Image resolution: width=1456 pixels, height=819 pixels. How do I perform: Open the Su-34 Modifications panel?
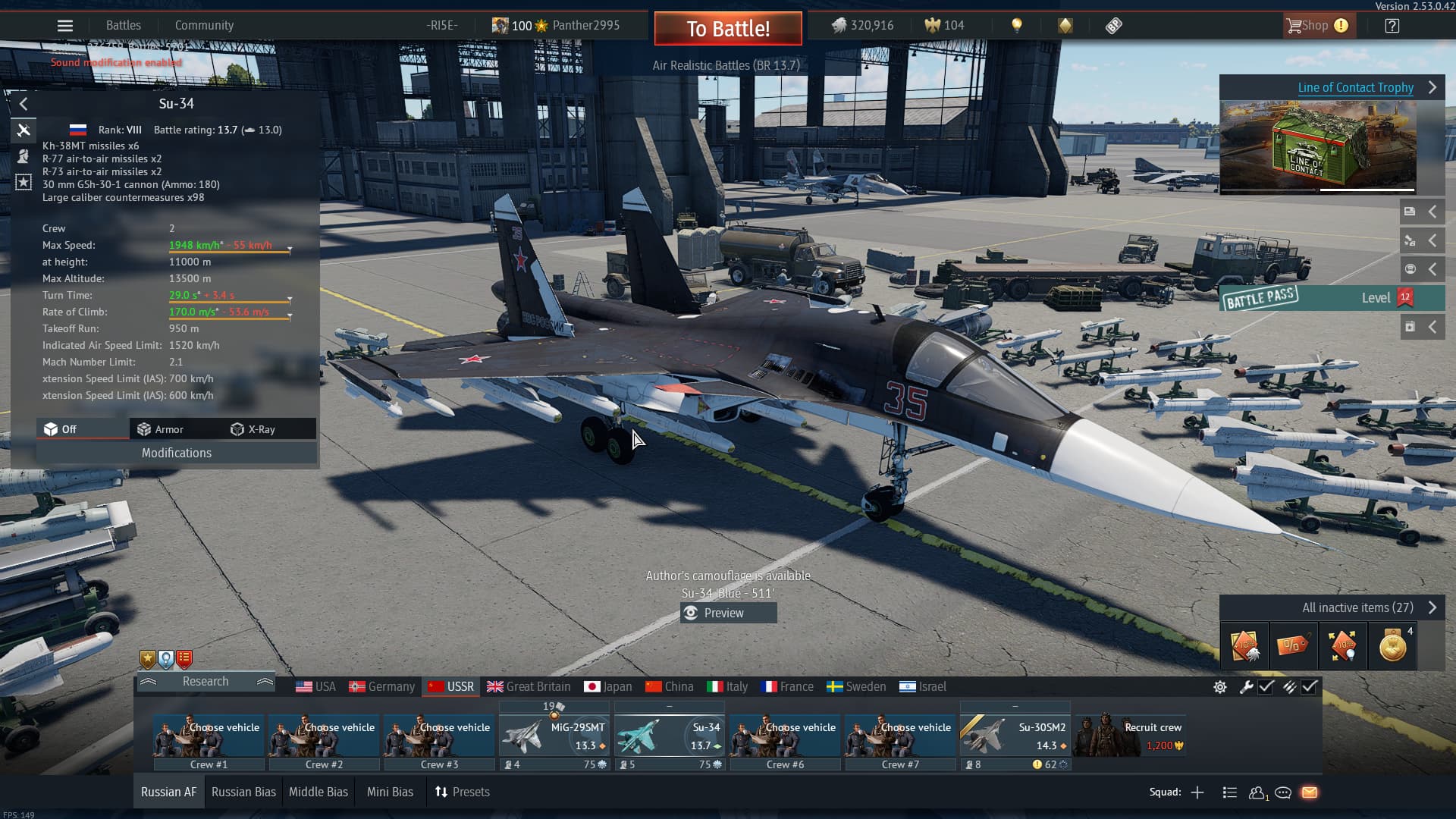(x=177, y=453)
